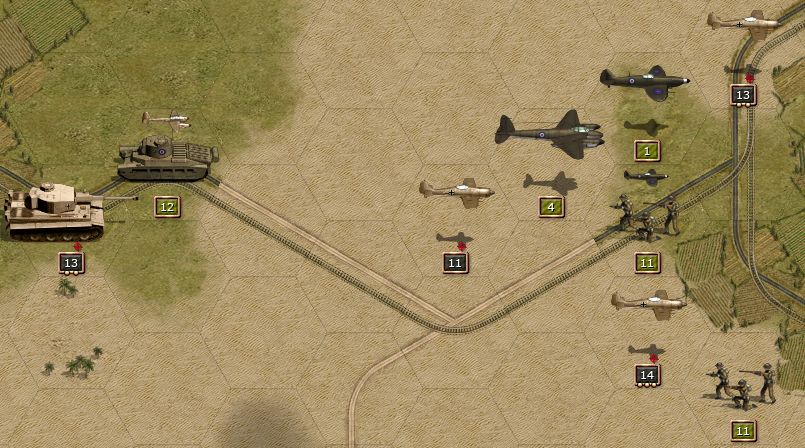805x448 pixels.
Task: Select the Churchill tank with strength 12
Action: (x=166, y=158)
